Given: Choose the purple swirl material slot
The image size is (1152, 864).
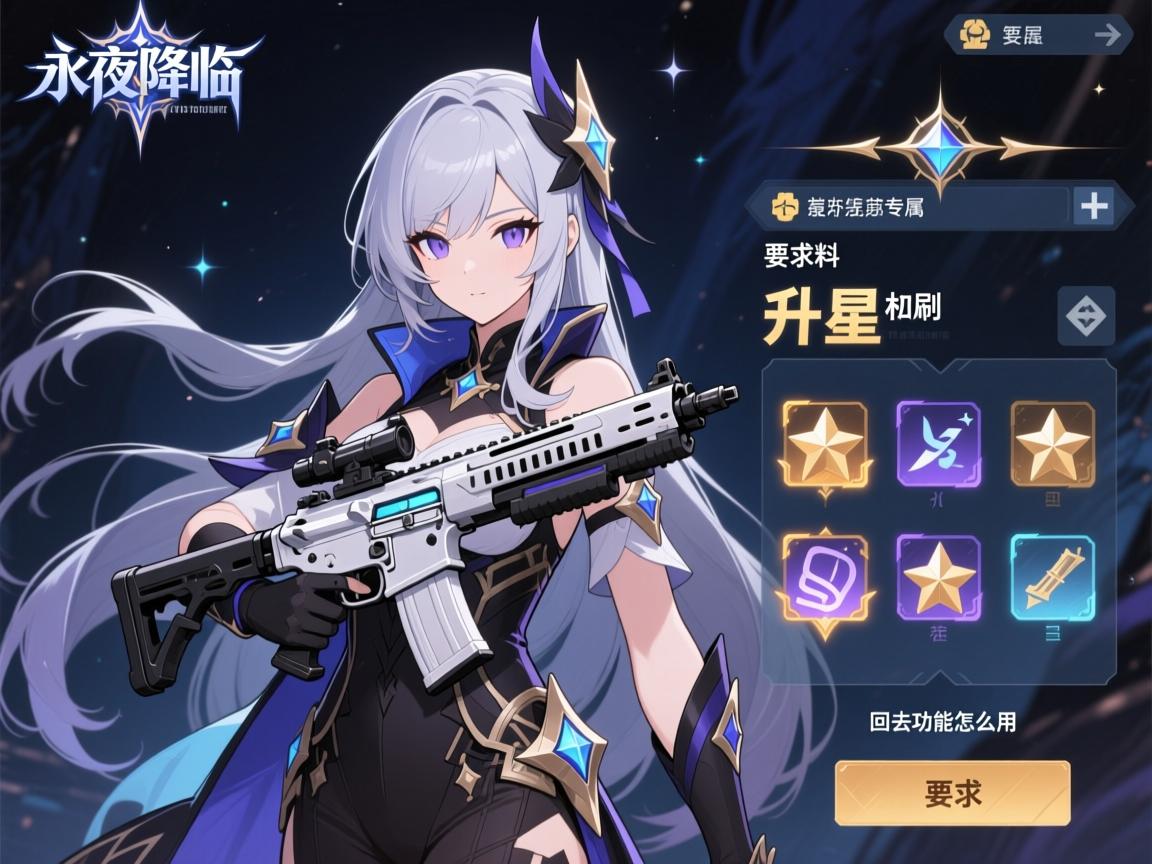Looking at the screenshot, I should (x=938, y=444).
